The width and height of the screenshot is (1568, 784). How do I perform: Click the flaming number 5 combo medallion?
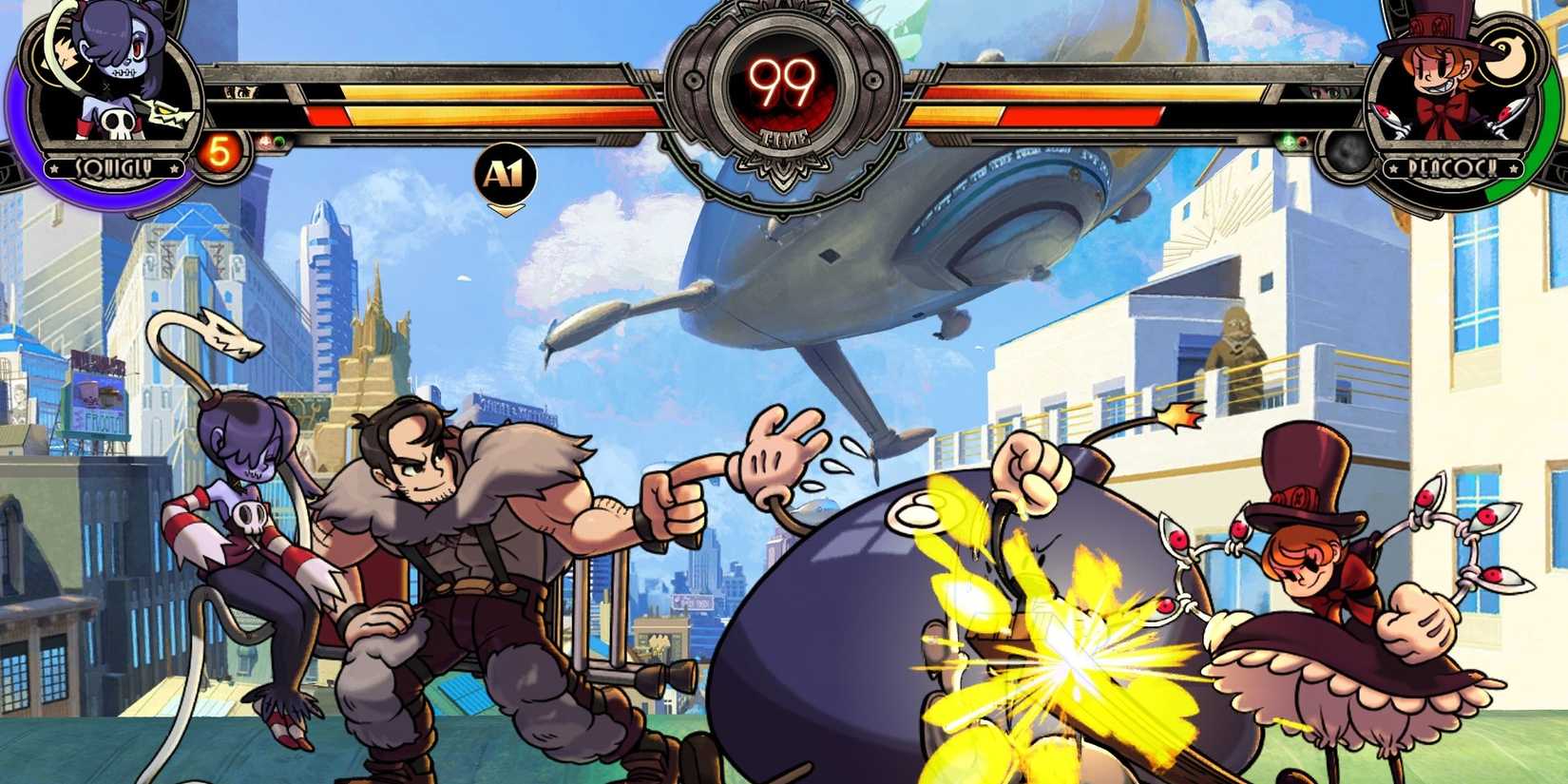(x=220, y=152)
